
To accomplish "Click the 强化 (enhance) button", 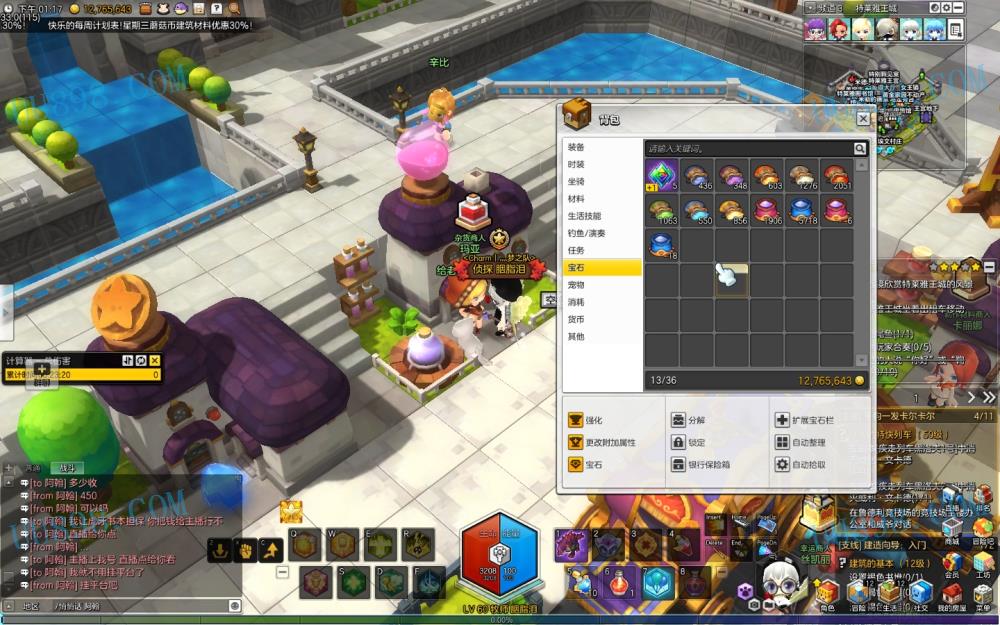I will [588, 420].
